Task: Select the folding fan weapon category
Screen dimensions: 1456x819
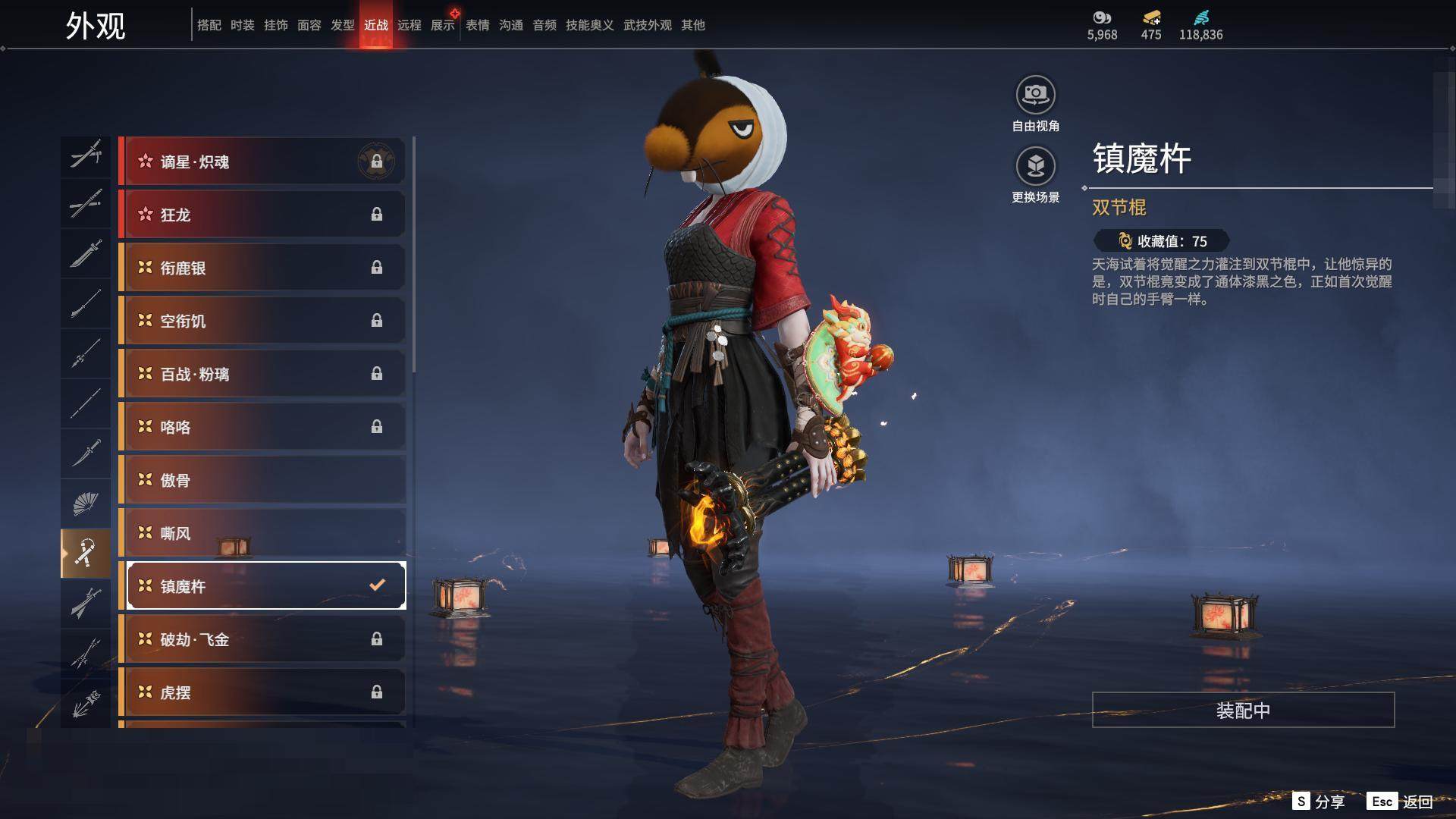Action: pyautogui.click(x=85, y=504)
